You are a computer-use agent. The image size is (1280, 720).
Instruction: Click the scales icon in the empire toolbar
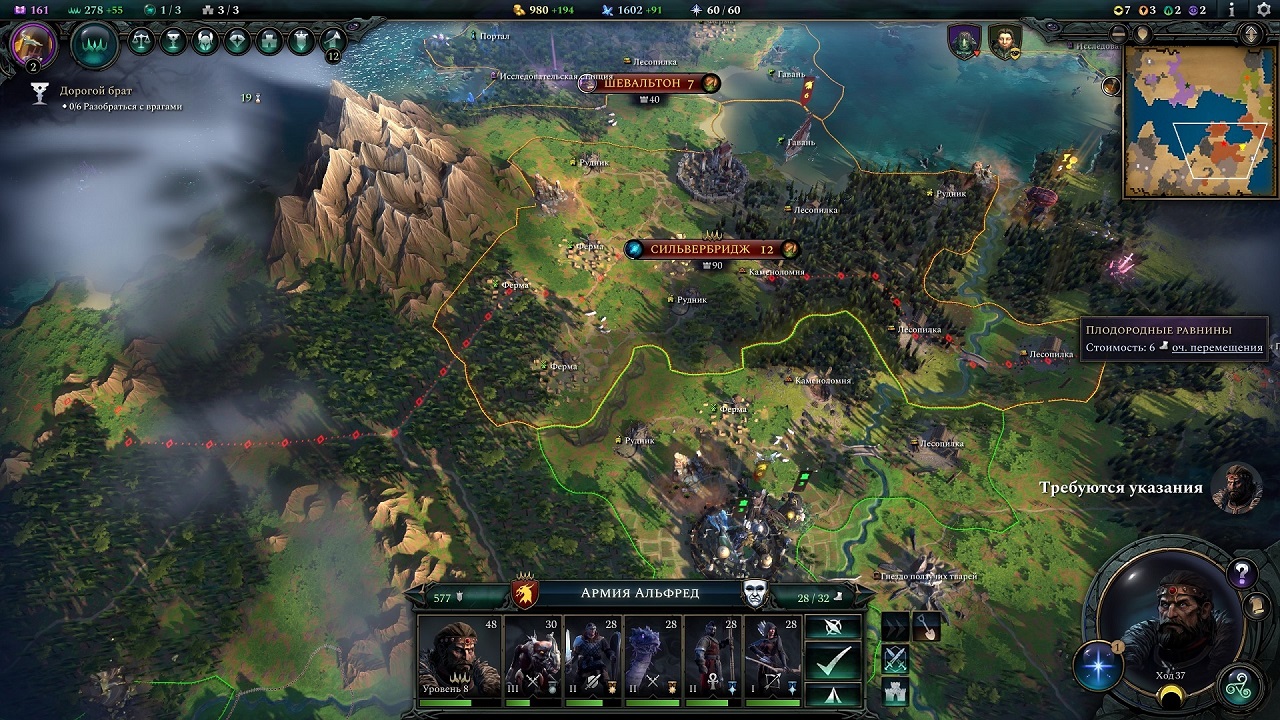(x=143, y=41)
